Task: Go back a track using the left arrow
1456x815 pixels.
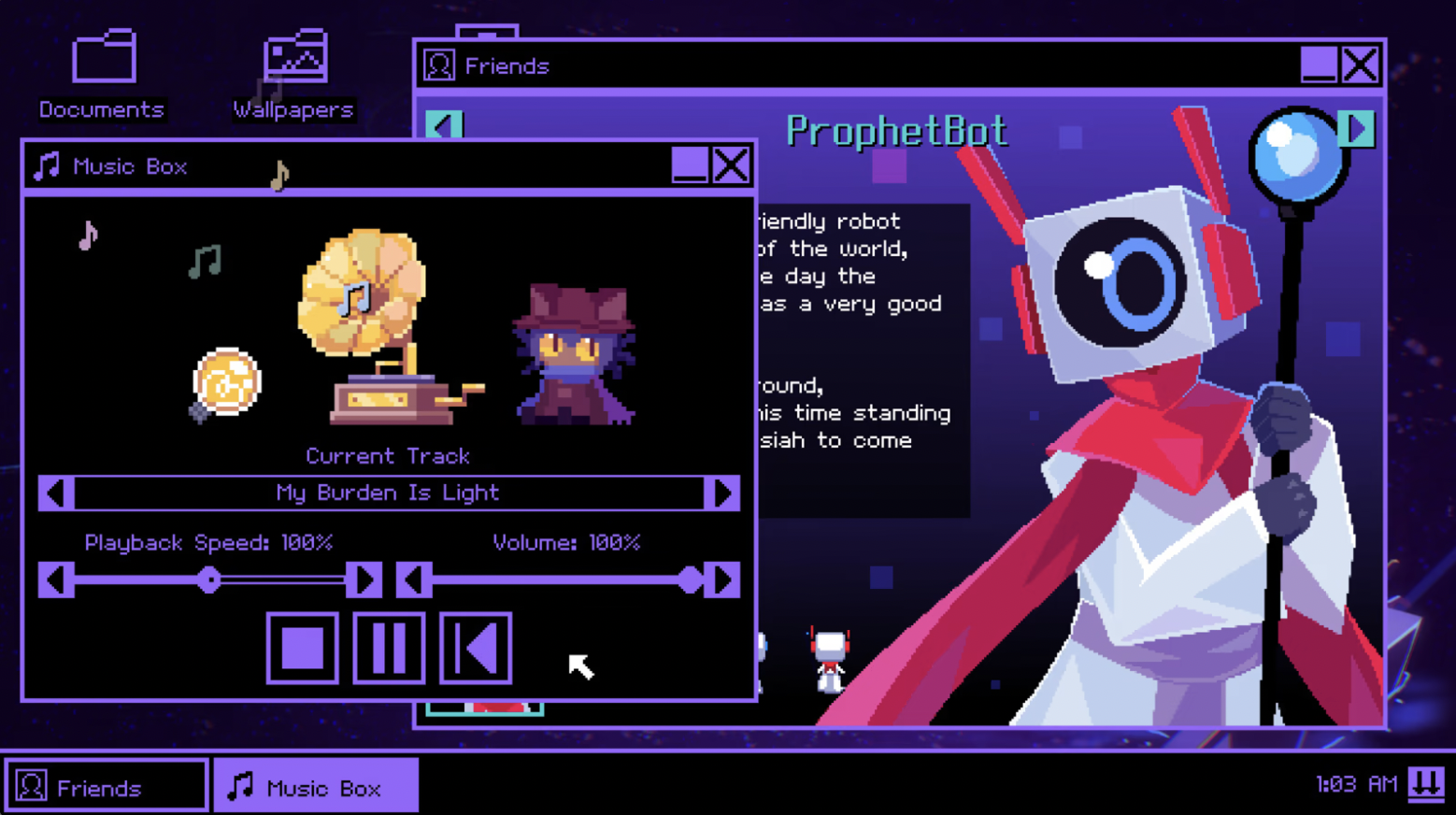Action: (53, 493)
